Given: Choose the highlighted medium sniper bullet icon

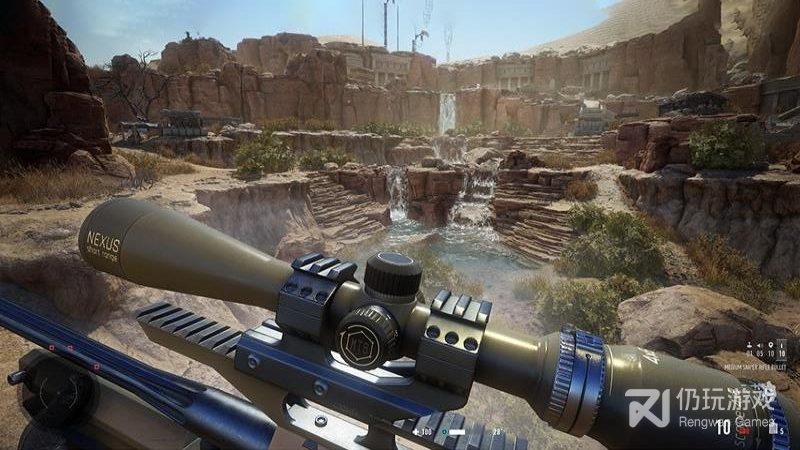Looking at the screenshot, I should [x=780, y=343].
